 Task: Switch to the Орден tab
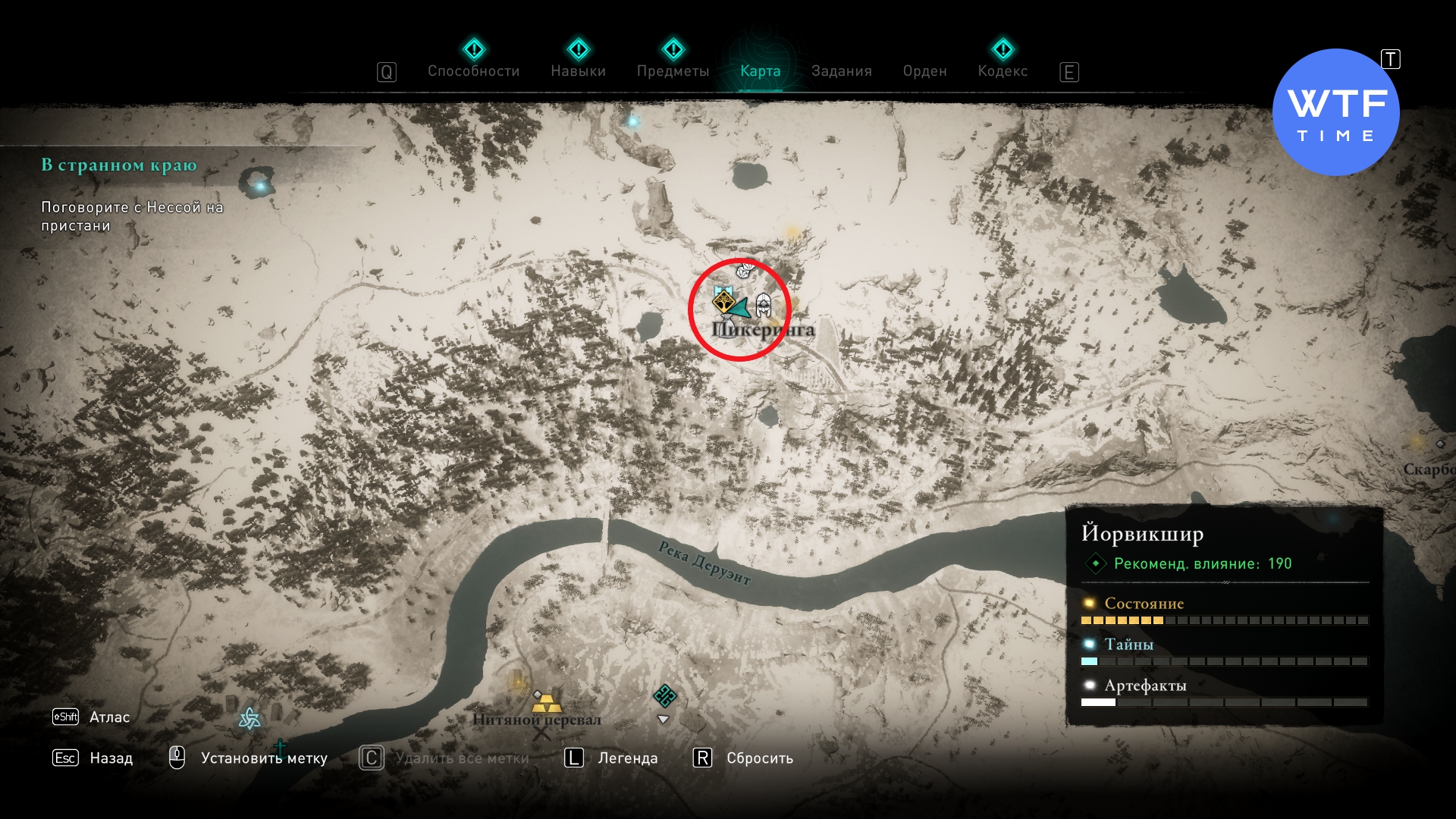pyautogui.click(x=924, y=71)
